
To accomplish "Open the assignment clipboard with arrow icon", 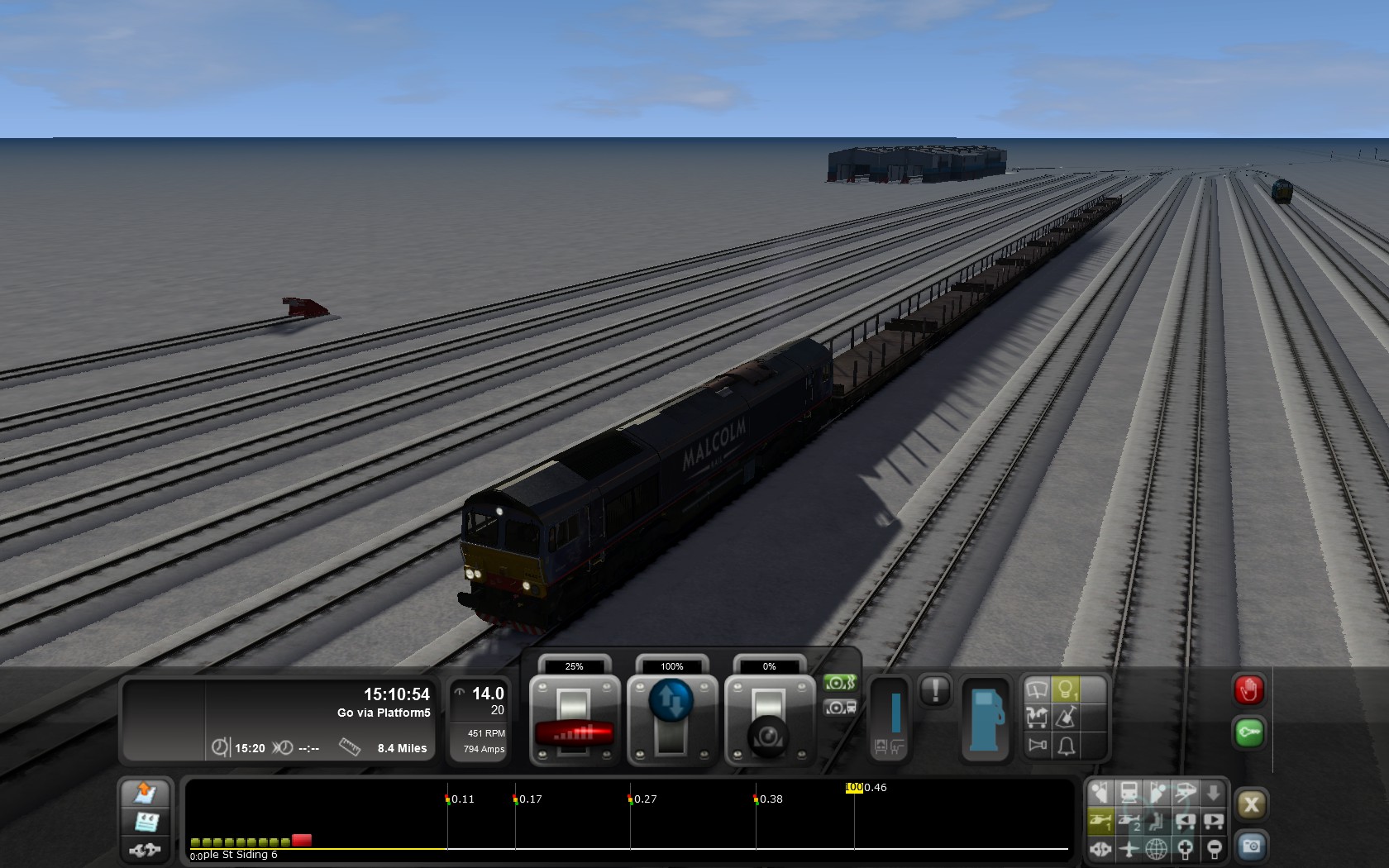I will (x=146, y=793).
